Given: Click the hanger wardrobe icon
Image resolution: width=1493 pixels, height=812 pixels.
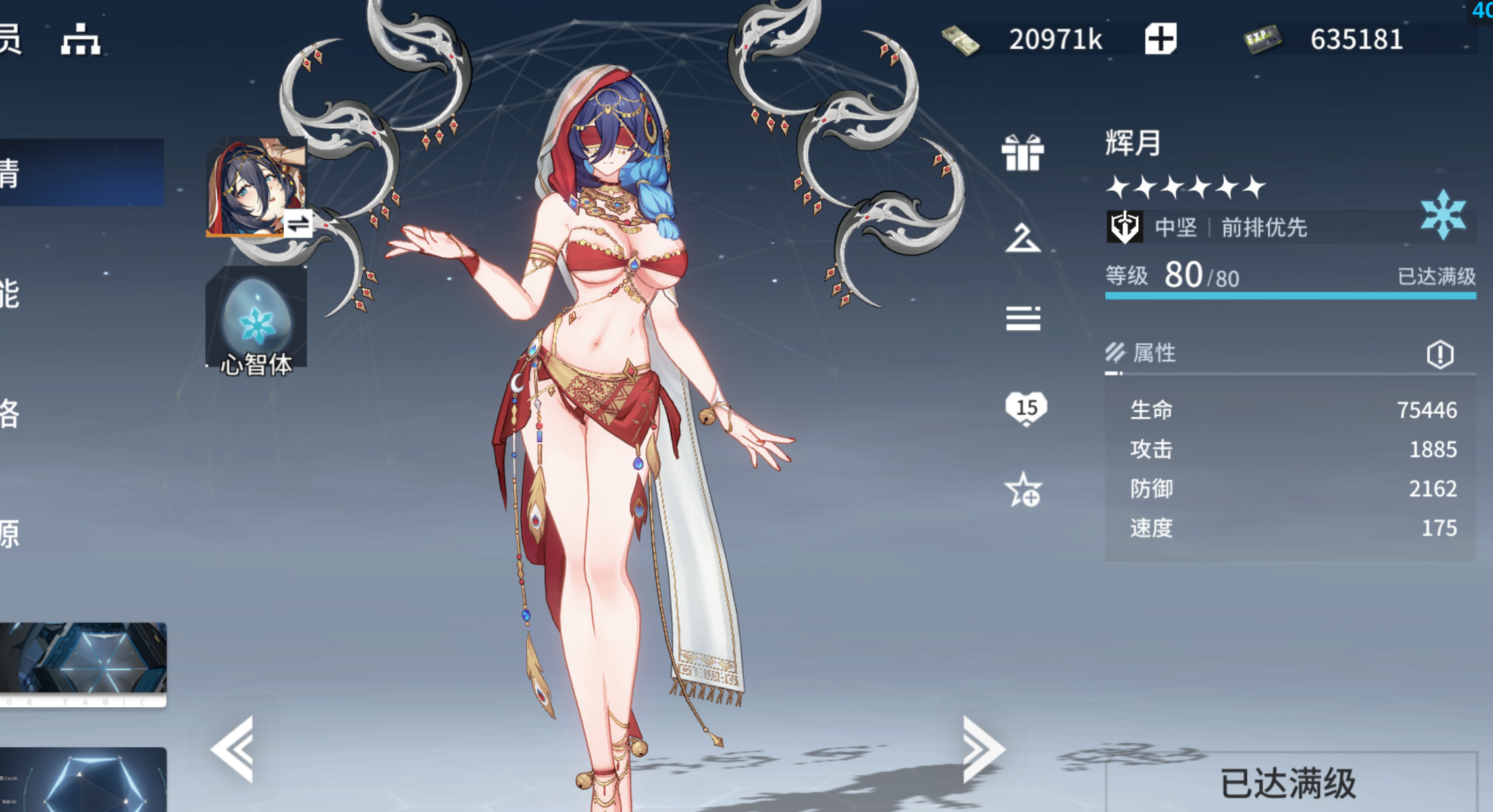Looking at the screenshot, I should coord(1022,238).
